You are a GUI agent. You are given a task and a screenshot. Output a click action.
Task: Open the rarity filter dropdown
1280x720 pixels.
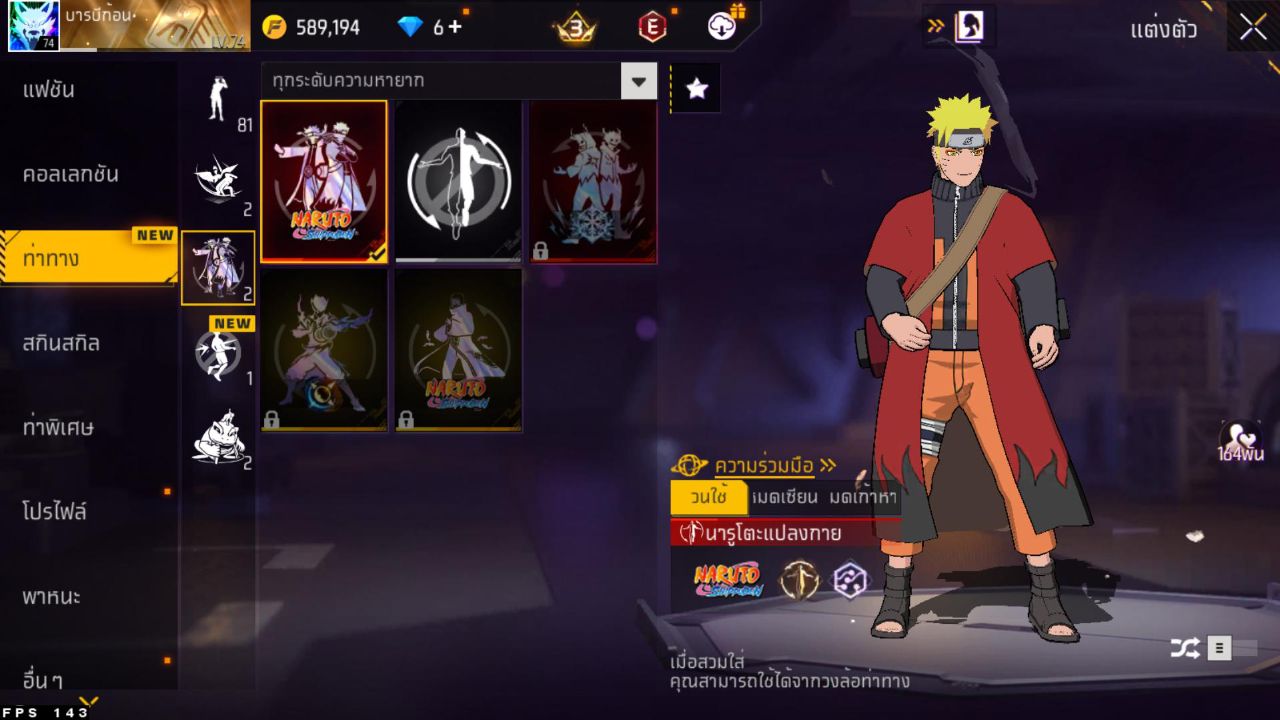tap(638, 81)
